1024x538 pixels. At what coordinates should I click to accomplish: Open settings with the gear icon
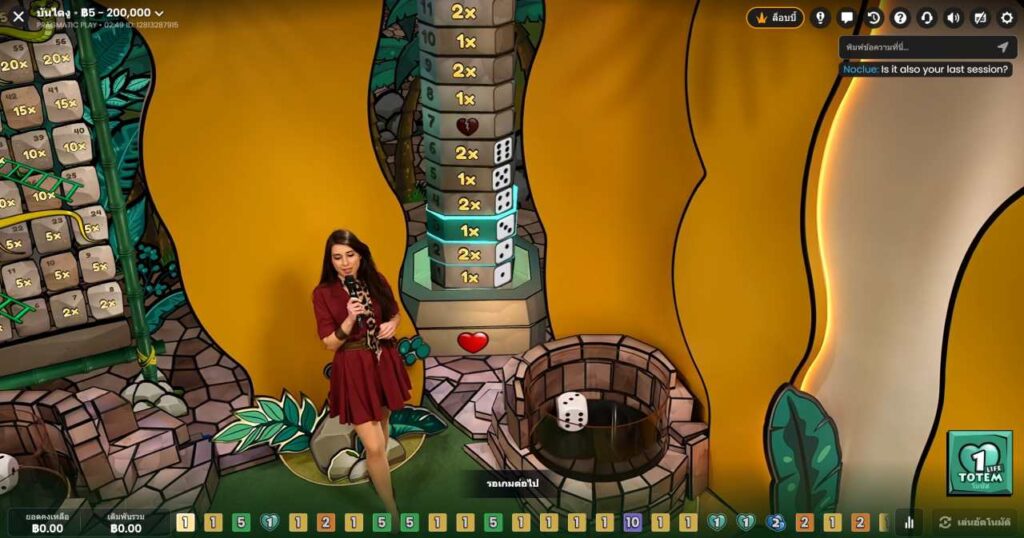(x=1007, y=18)
